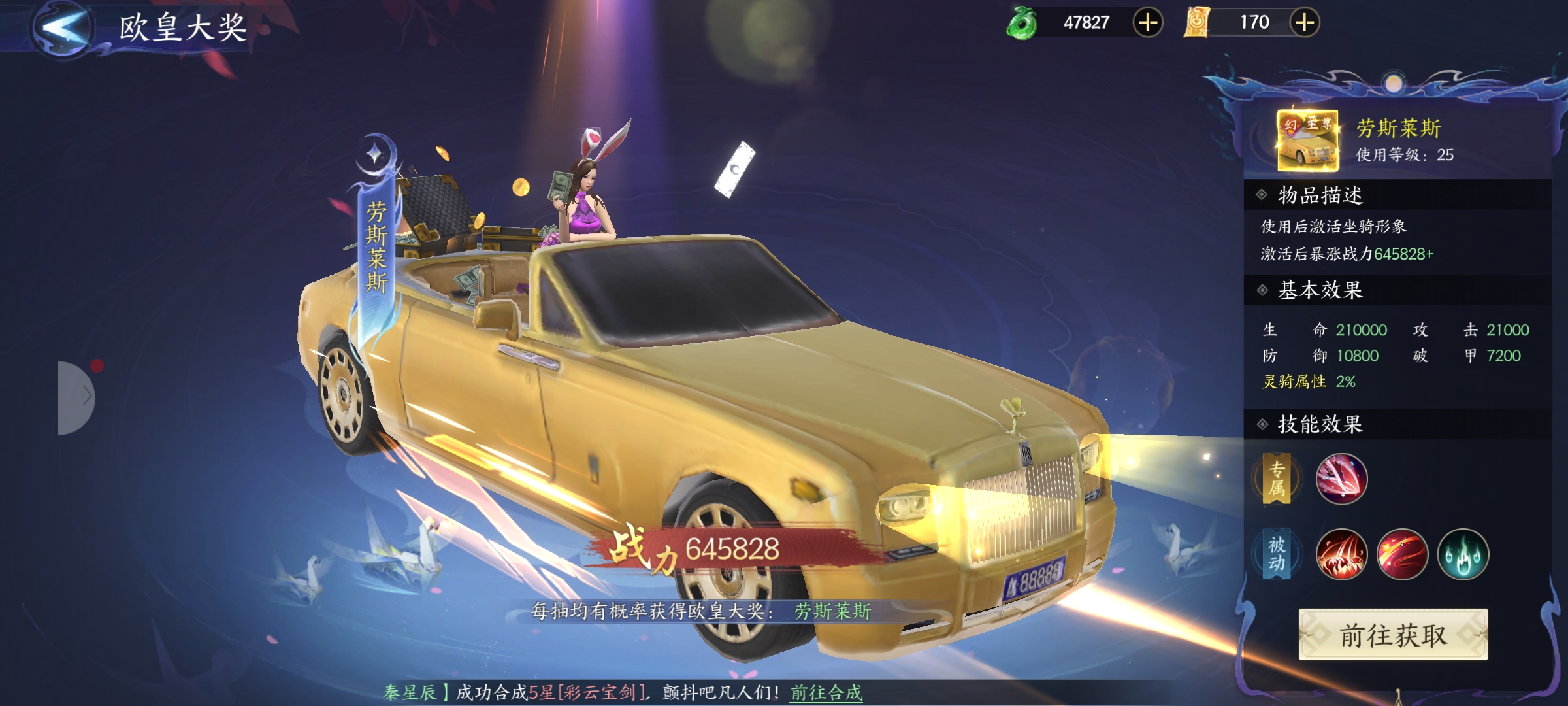1568x706 pixels.
Task: Open the 前往合成 link
Action: 826,692
